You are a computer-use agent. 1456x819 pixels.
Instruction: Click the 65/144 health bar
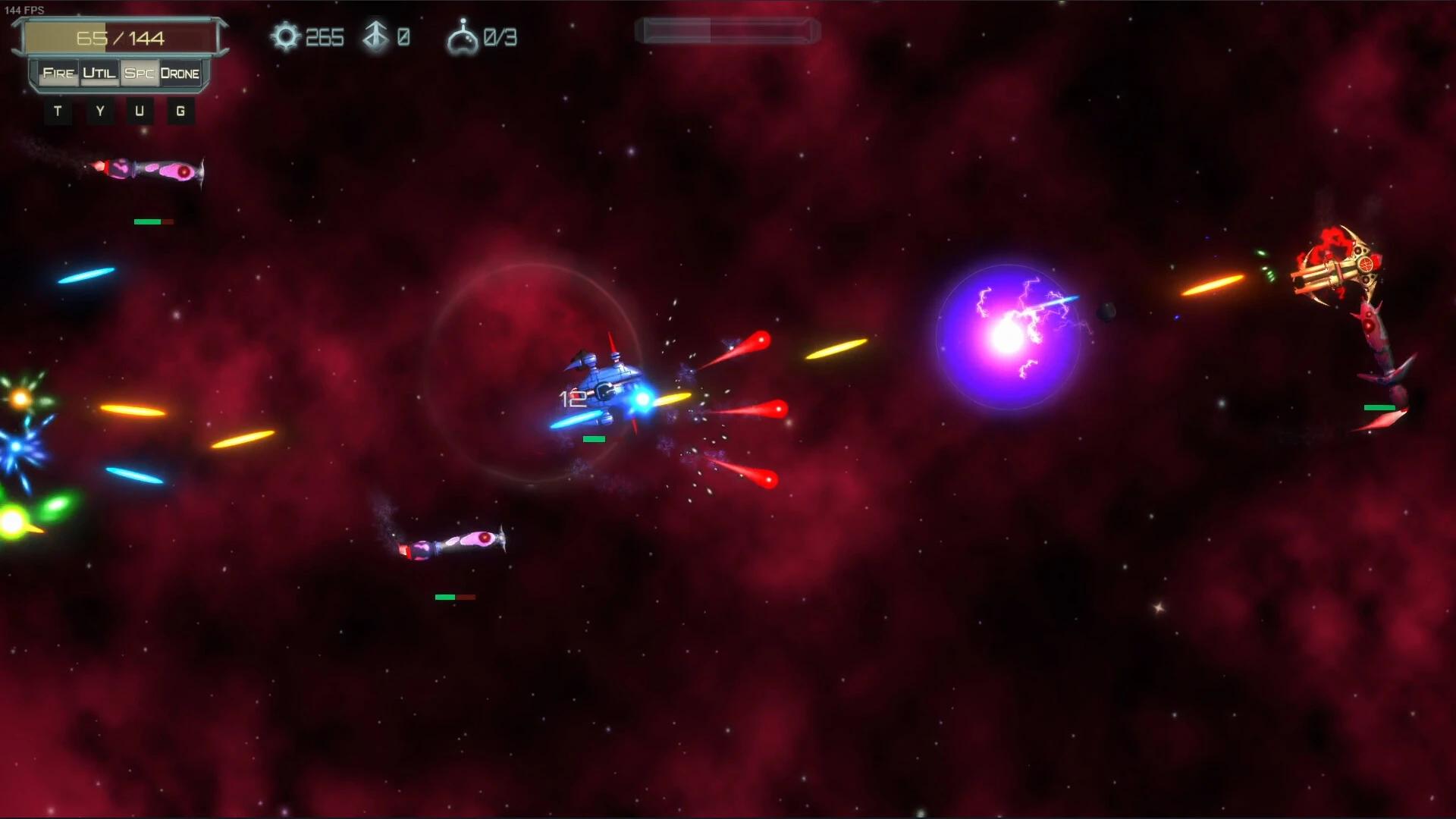121,36
